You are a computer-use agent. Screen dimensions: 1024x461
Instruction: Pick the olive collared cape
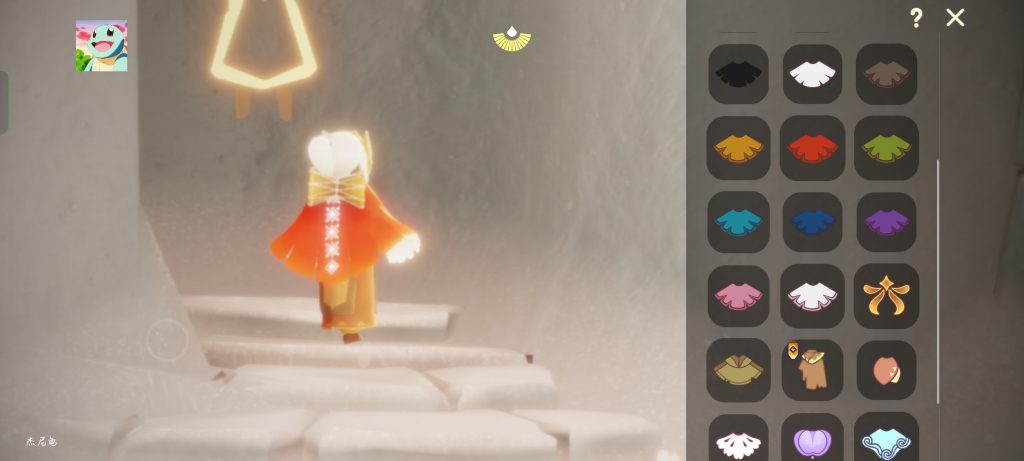pos(738,369)
